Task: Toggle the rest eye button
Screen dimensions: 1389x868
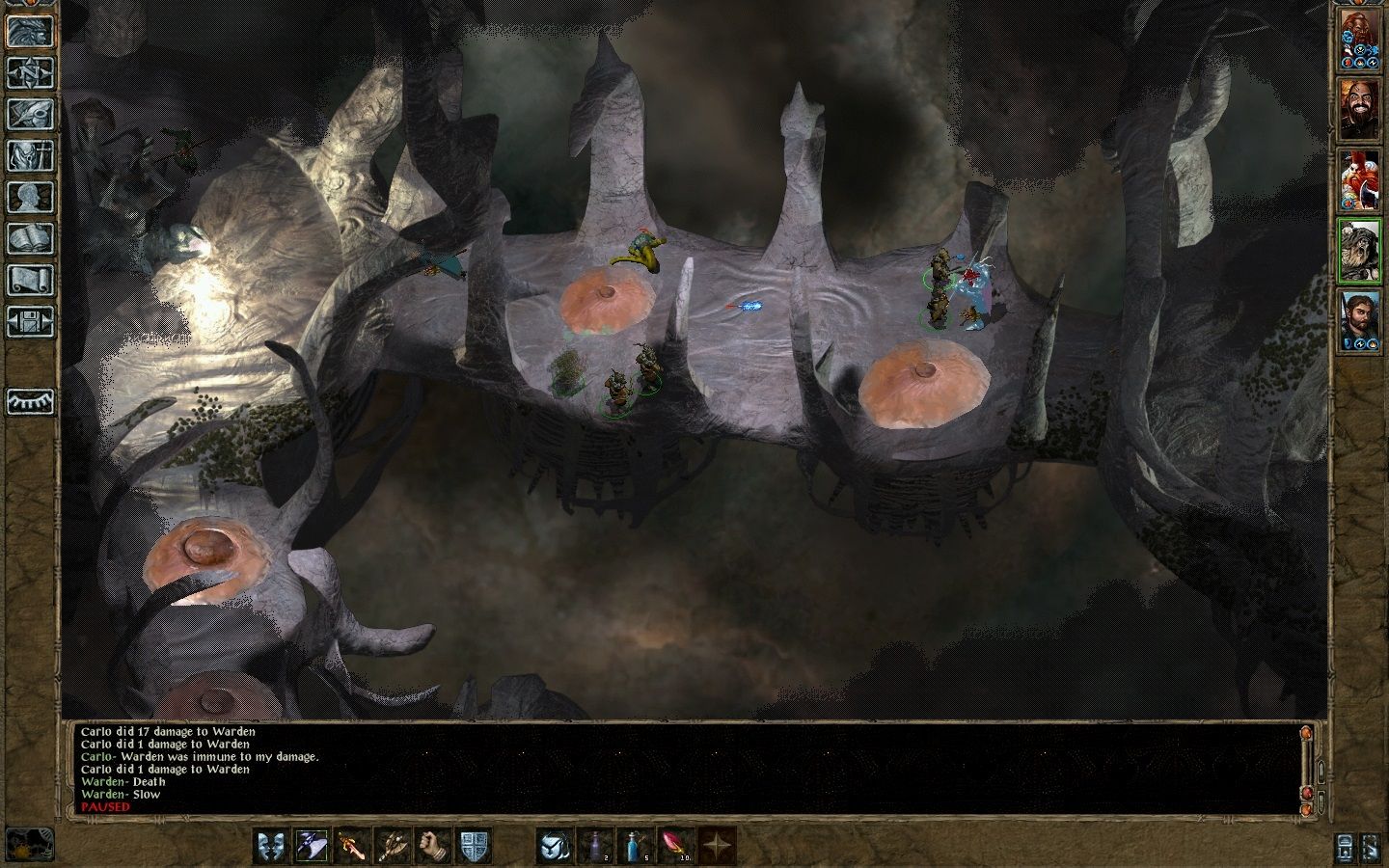Action: (x=30, y=401)
